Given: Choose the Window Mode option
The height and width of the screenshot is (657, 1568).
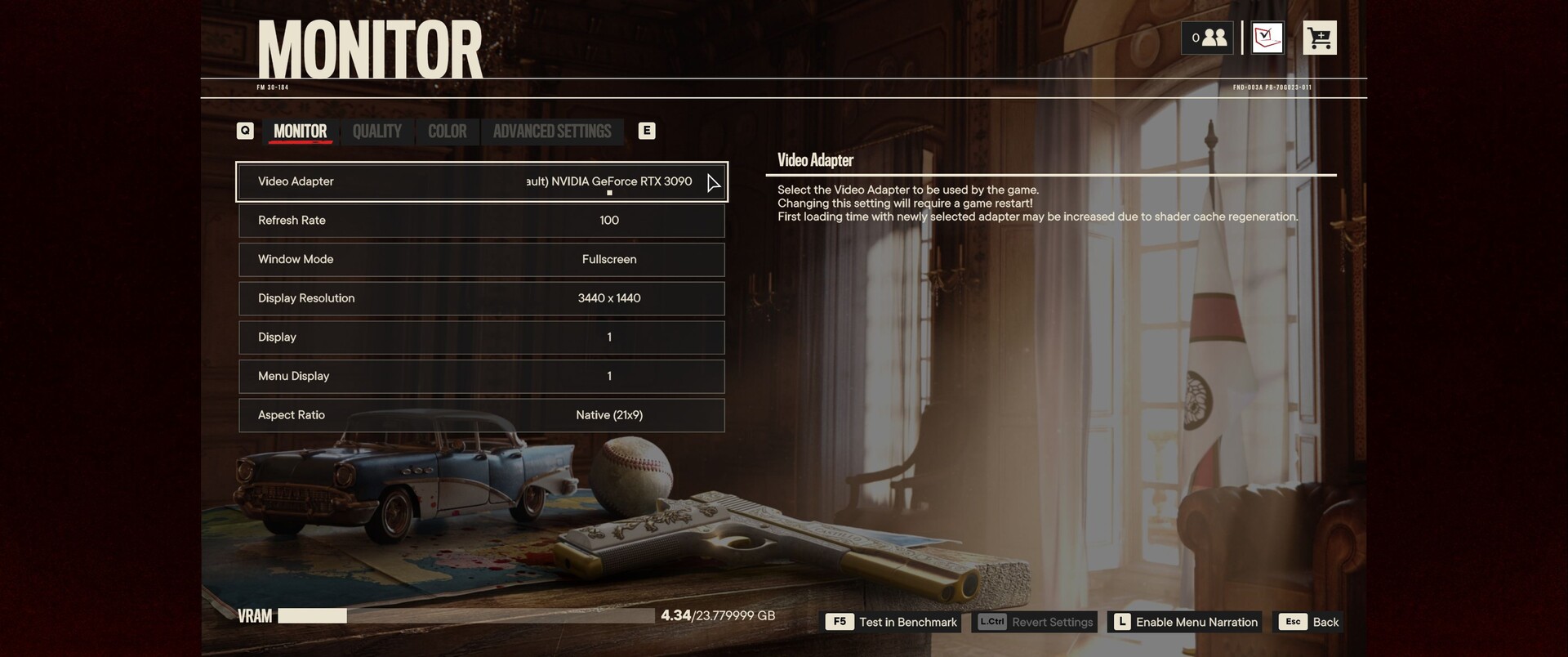Looking at the screenshot, I should (482, 259).
